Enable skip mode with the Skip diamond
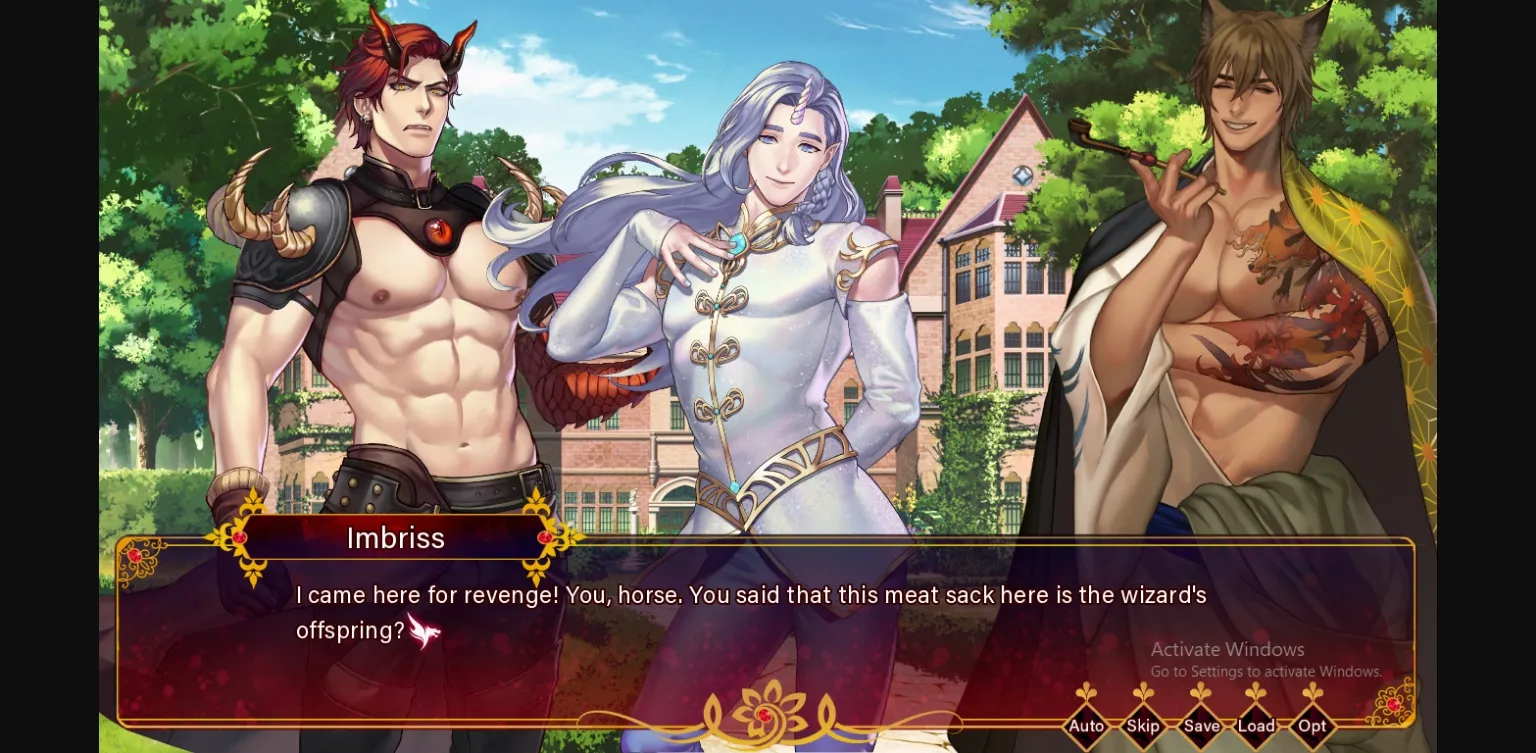 [1143, 727]
